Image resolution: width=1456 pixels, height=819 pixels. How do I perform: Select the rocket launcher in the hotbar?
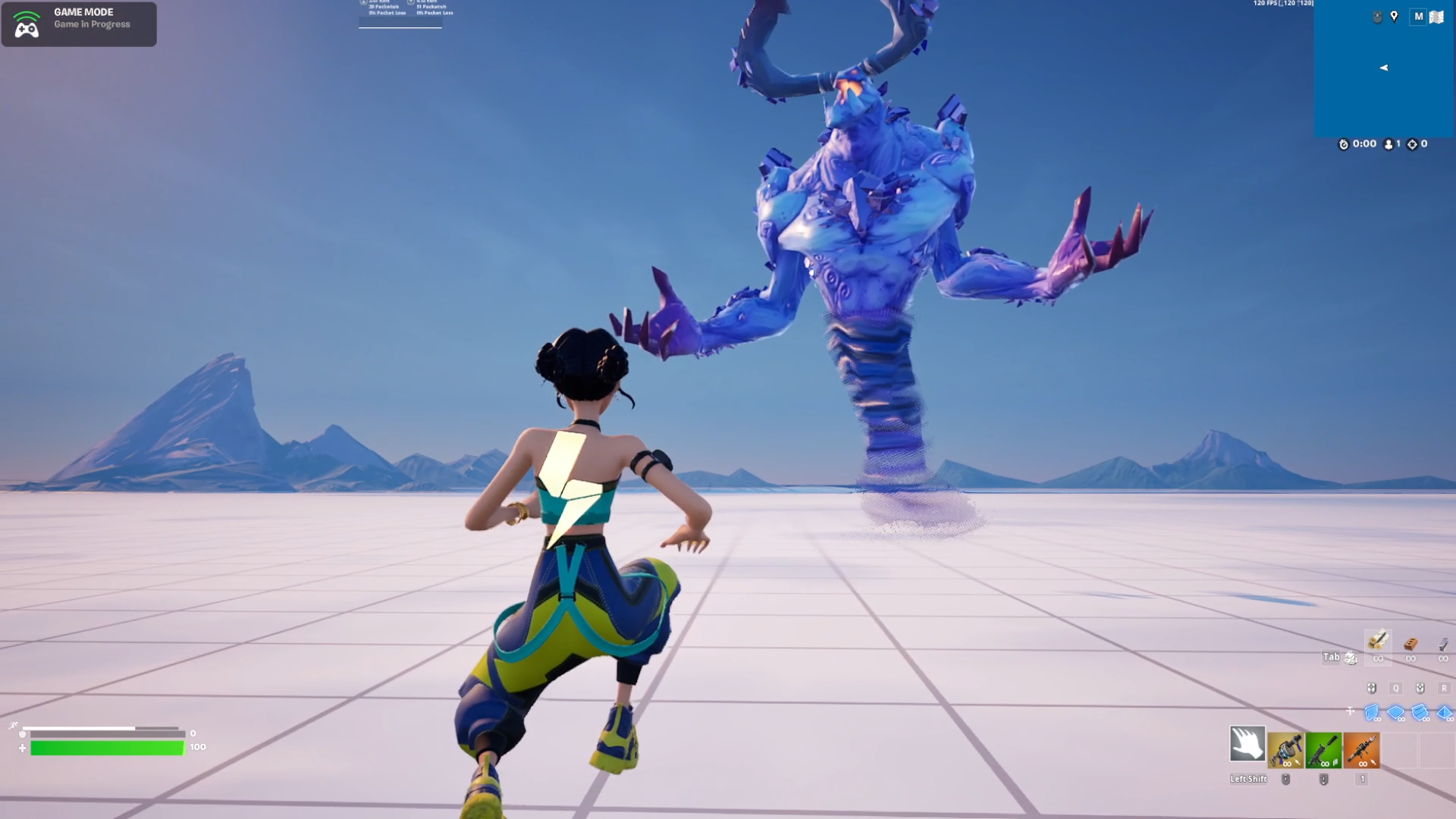click(x=1362, y=750)
